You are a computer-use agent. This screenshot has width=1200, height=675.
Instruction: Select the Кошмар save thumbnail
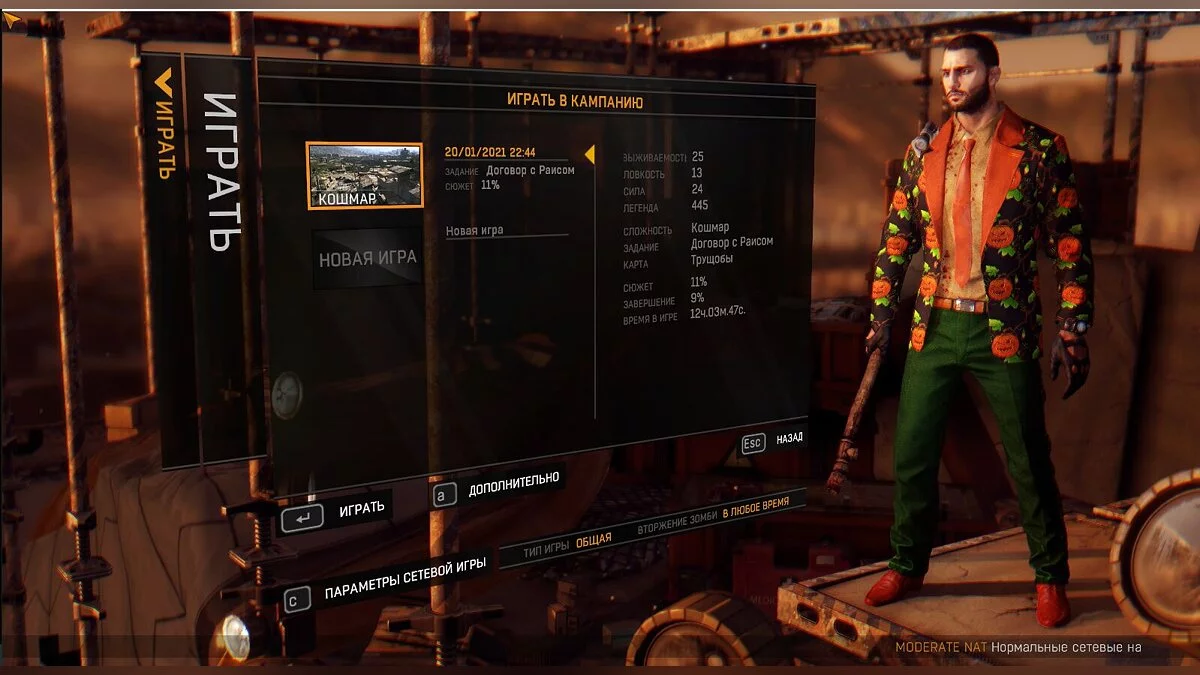(x=364, y=175)
